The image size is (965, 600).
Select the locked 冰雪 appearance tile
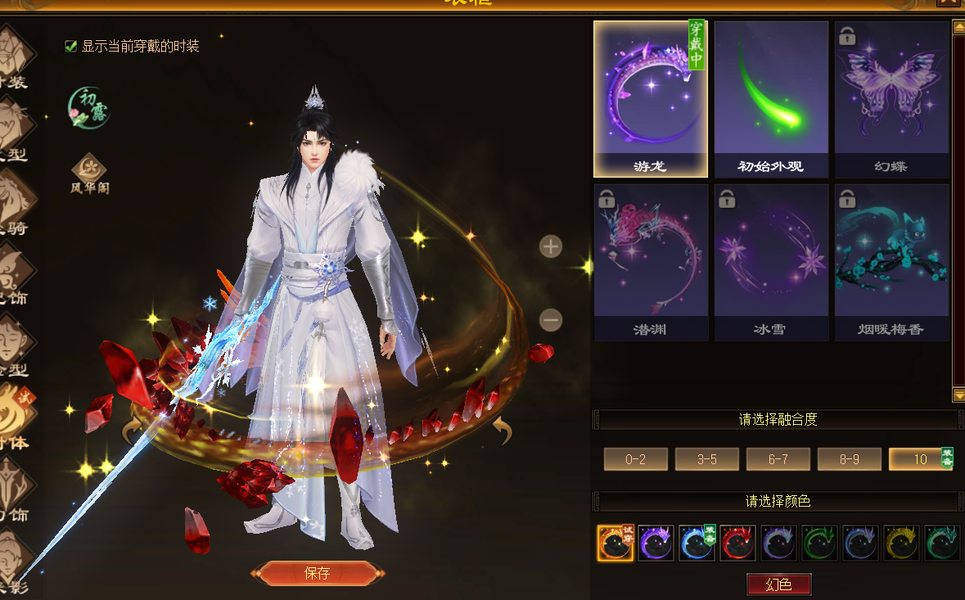point(771,262)
